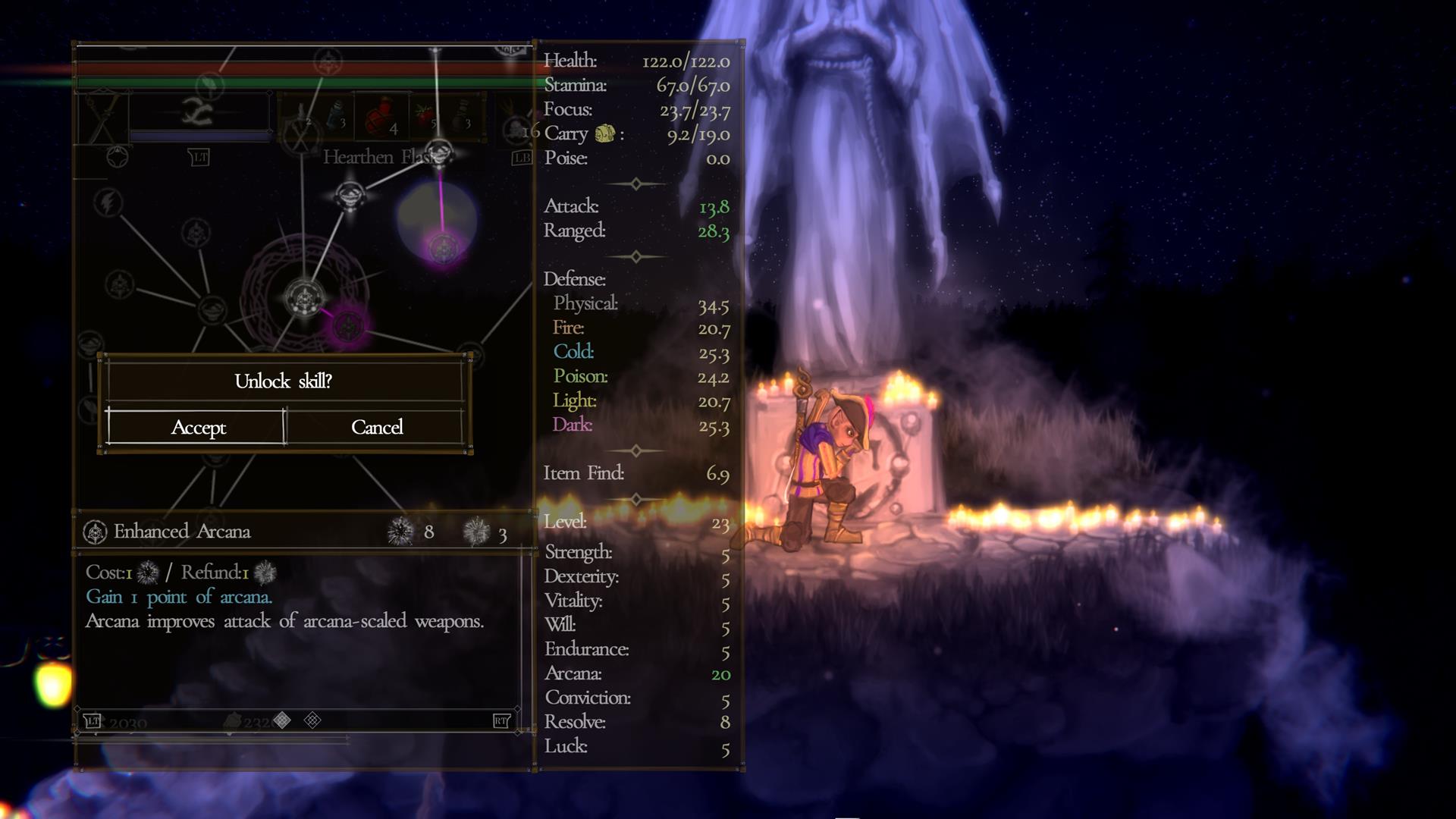Select the lightning bolt skill node

pos(108,201)
